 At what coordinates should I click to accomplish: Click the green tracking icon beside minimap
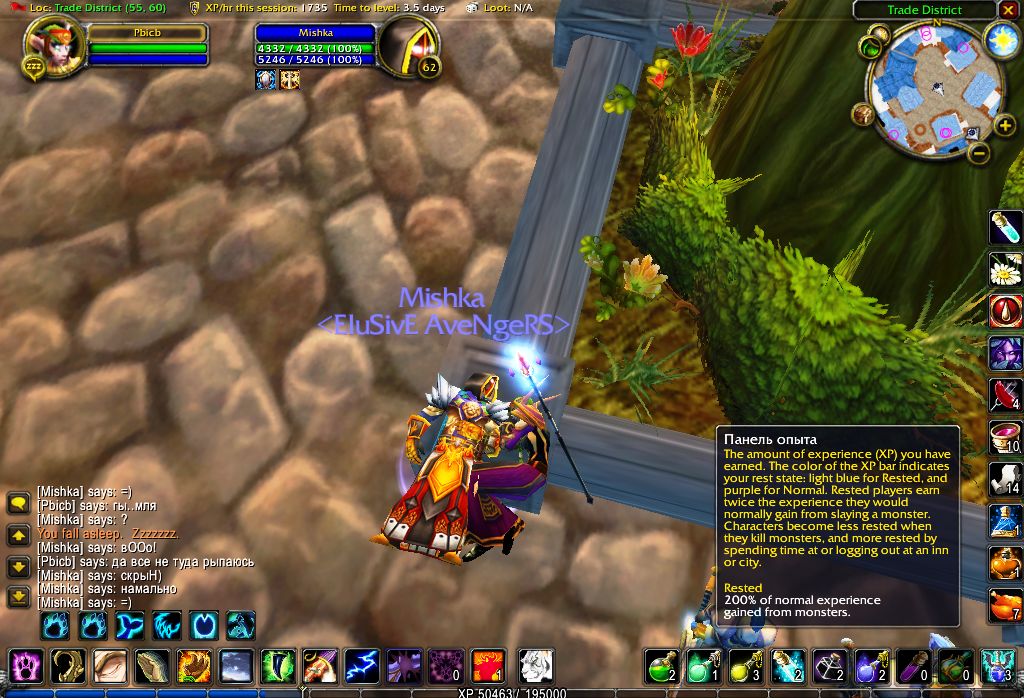point(872,46)
